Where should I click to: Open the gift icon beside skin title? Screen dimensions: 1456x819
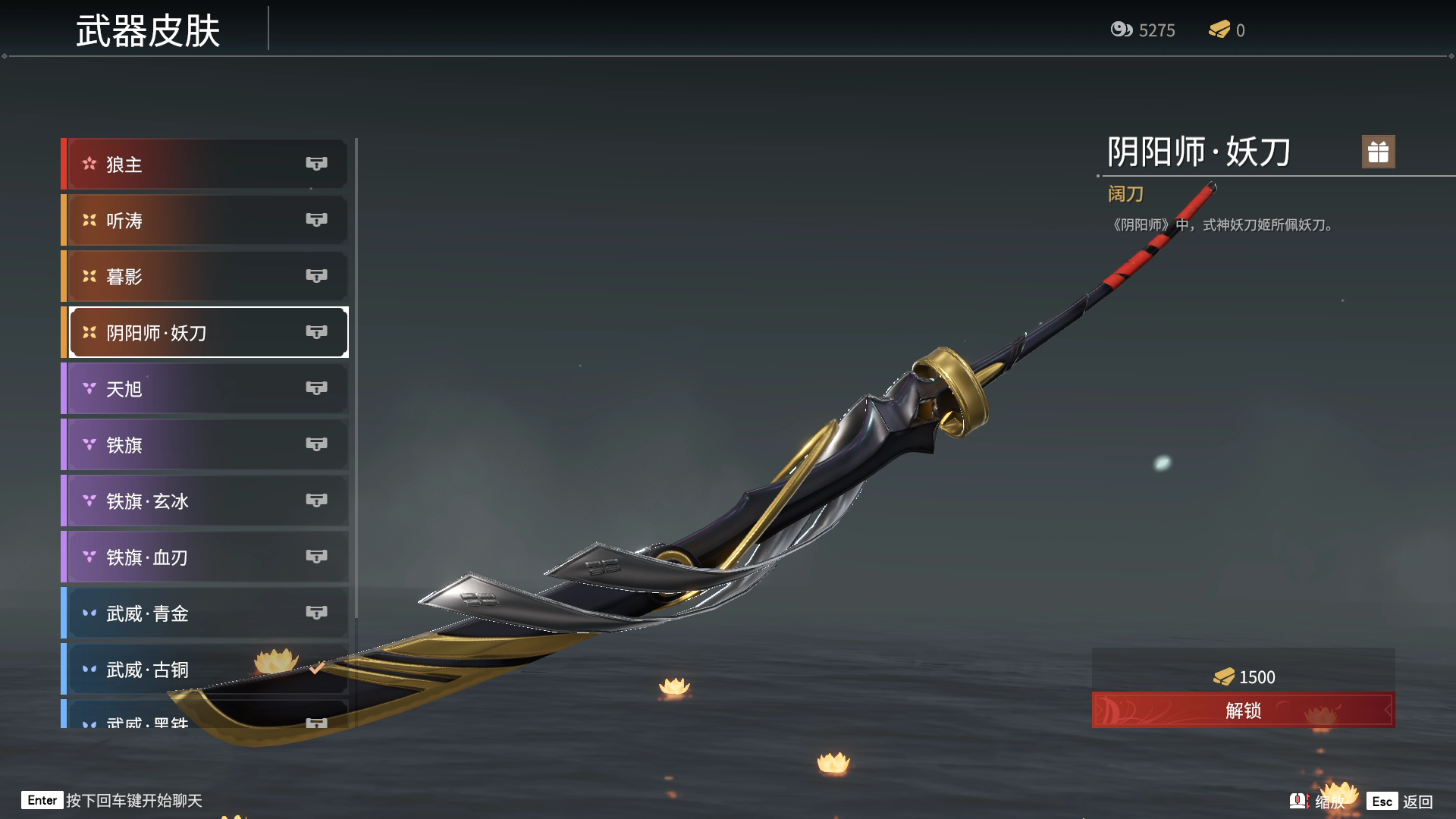click(x=1378, y=152)
